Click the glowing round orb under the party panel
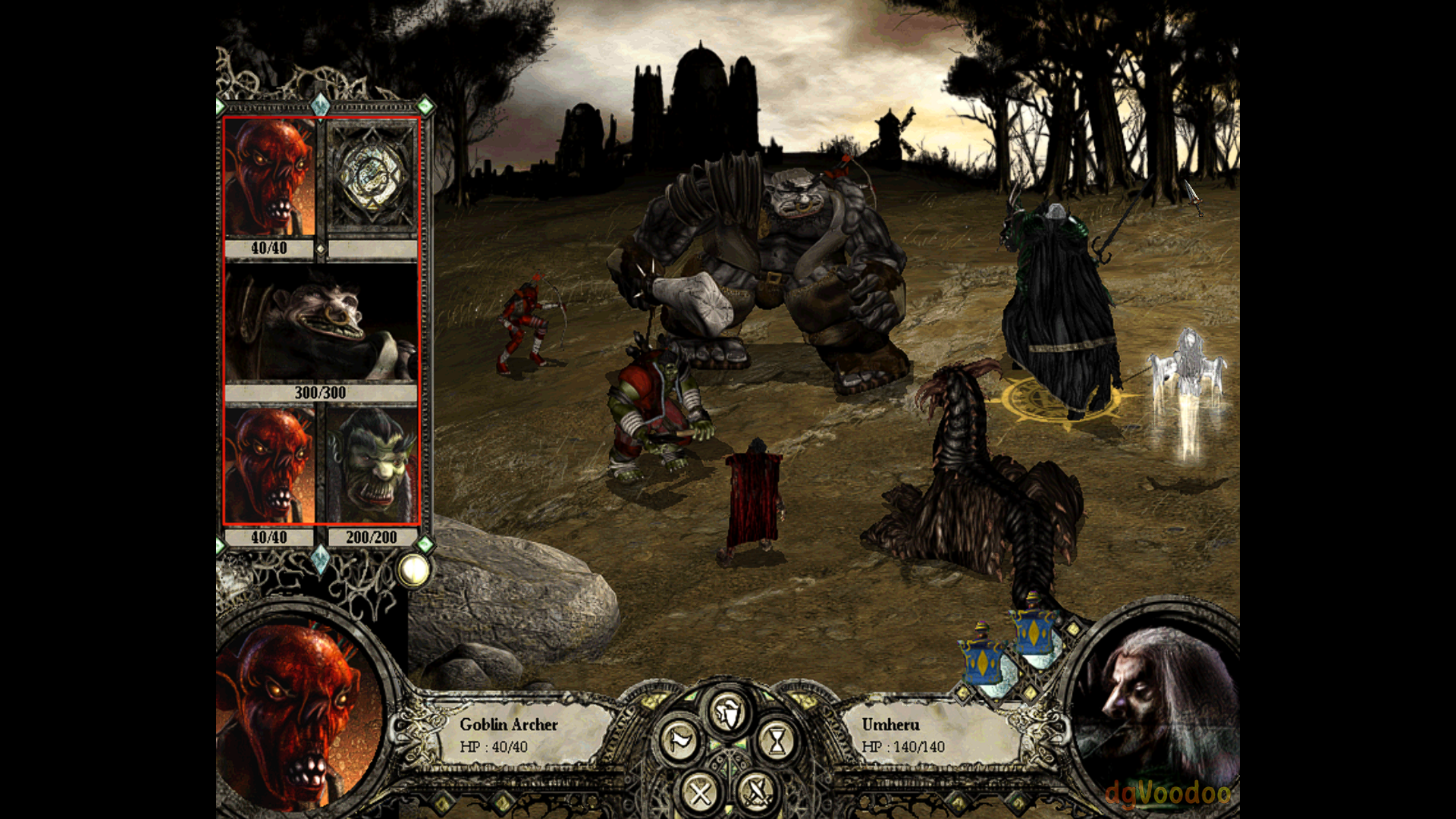The width and height of the screenshot is (1456, 819). [x=414, y=570]
